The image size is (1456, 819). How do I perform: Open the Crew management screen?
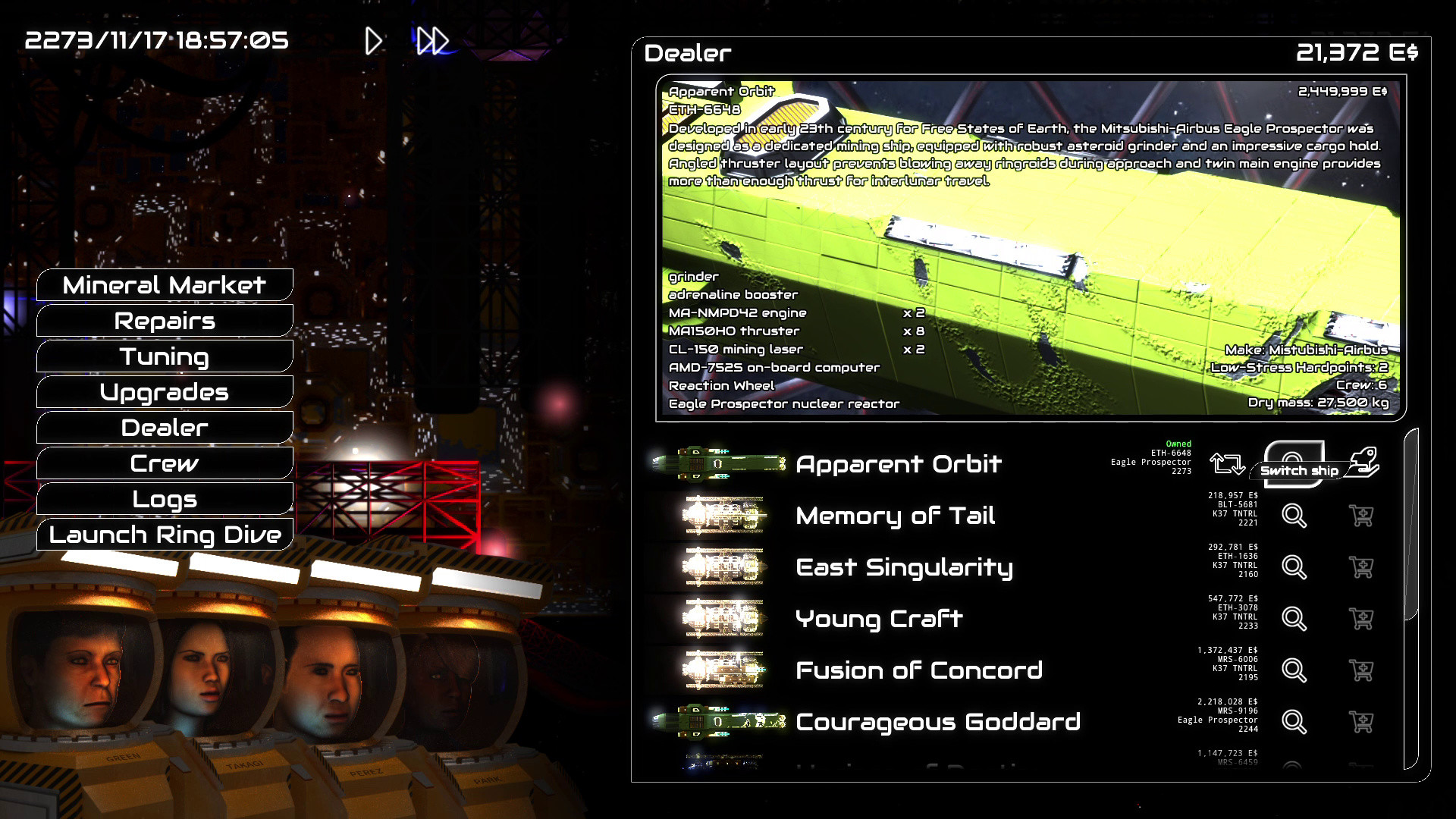coord(164,463)
